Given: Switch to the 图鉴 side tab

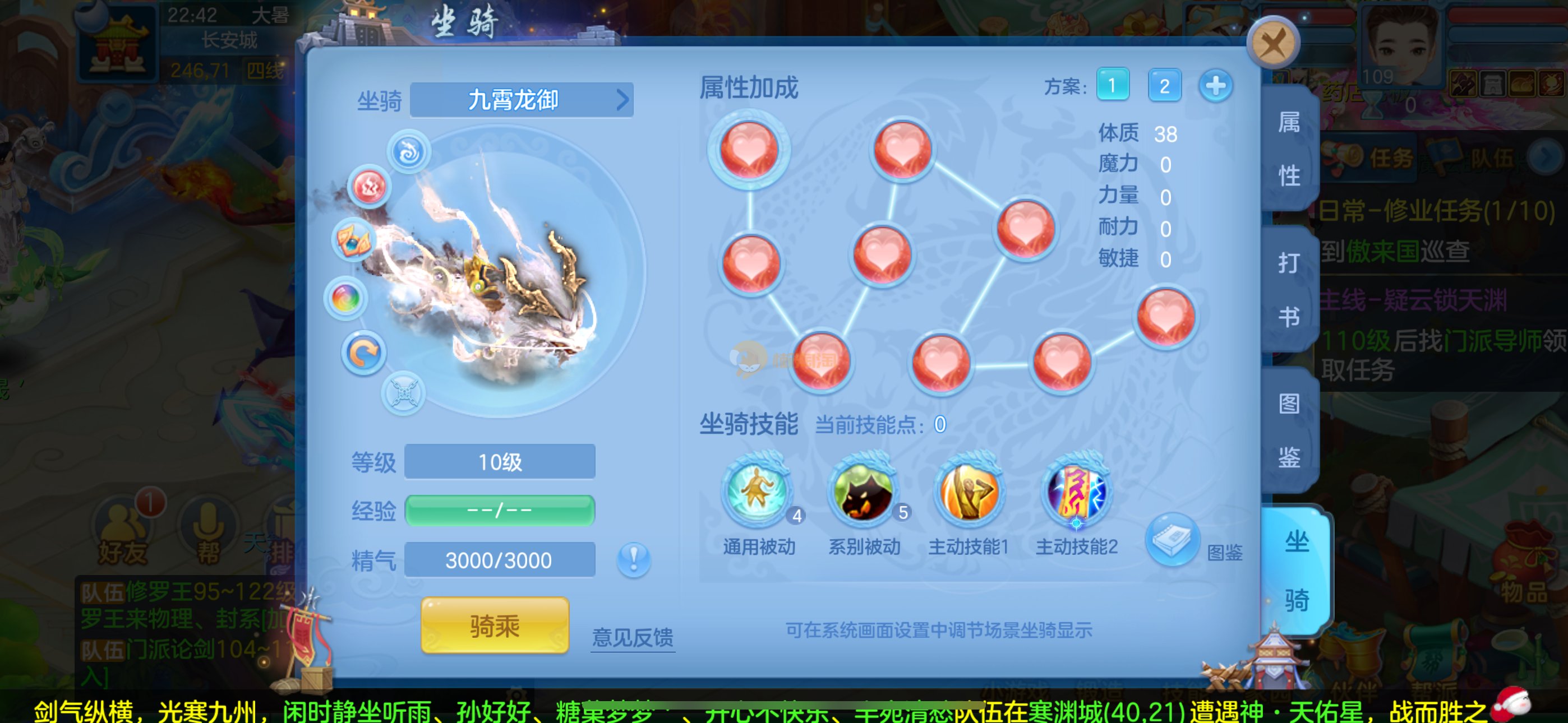Looking at the screenshot, I should tap(1289, 430).
